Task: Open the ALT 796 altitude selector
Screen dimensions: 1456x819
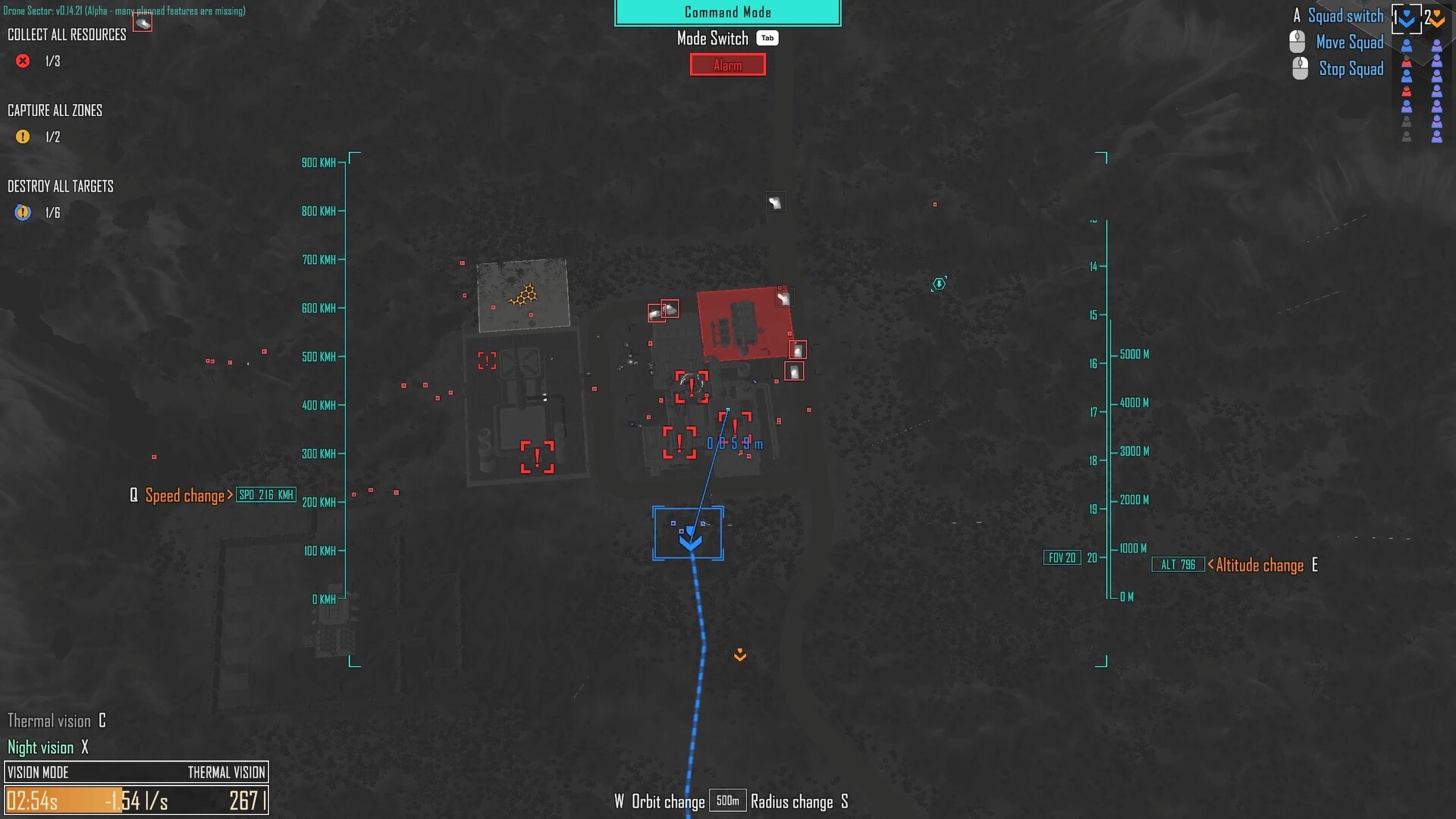Action: [1177, 564]
